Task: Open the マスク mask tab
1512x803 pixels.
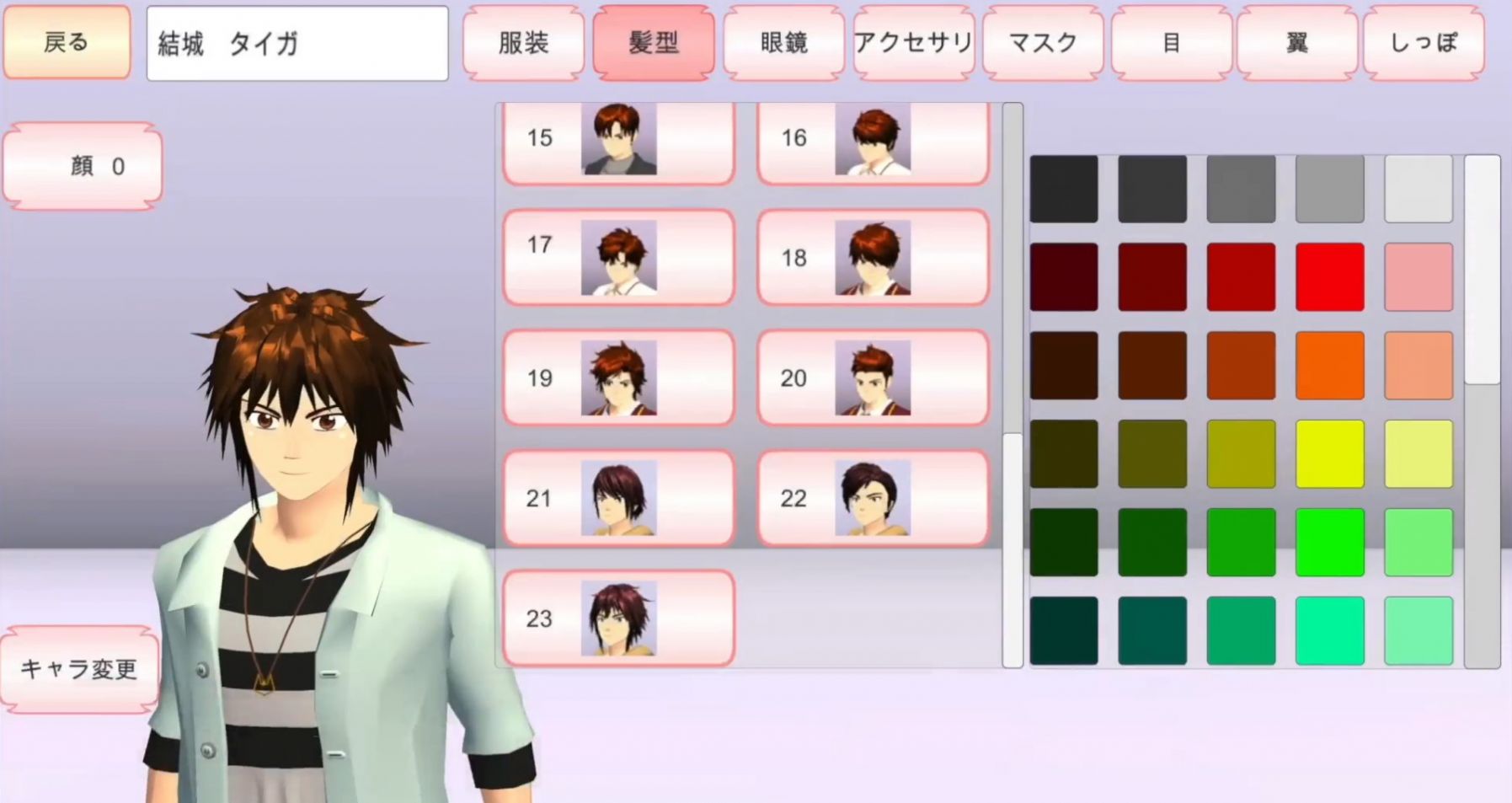Action: 1040,43
